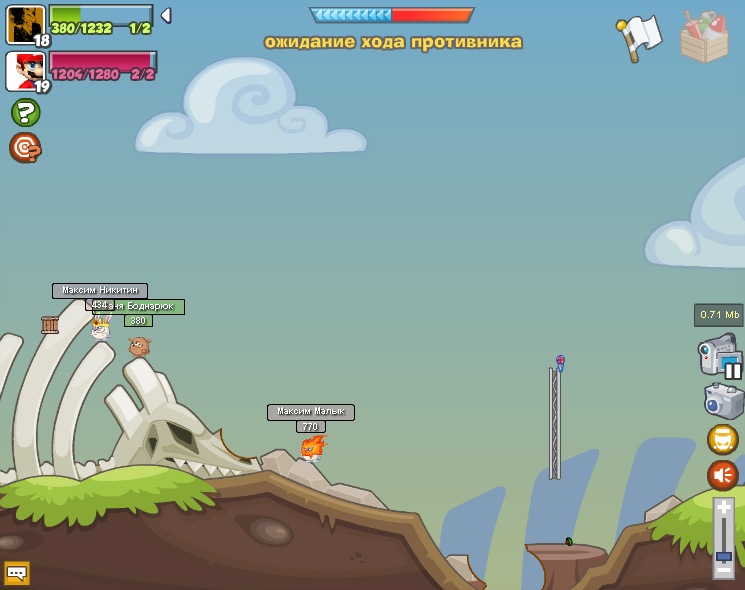Viewport: 745px width, 590px height.
Task: Open the chat with the orange speech bubble
Action: 17,573
